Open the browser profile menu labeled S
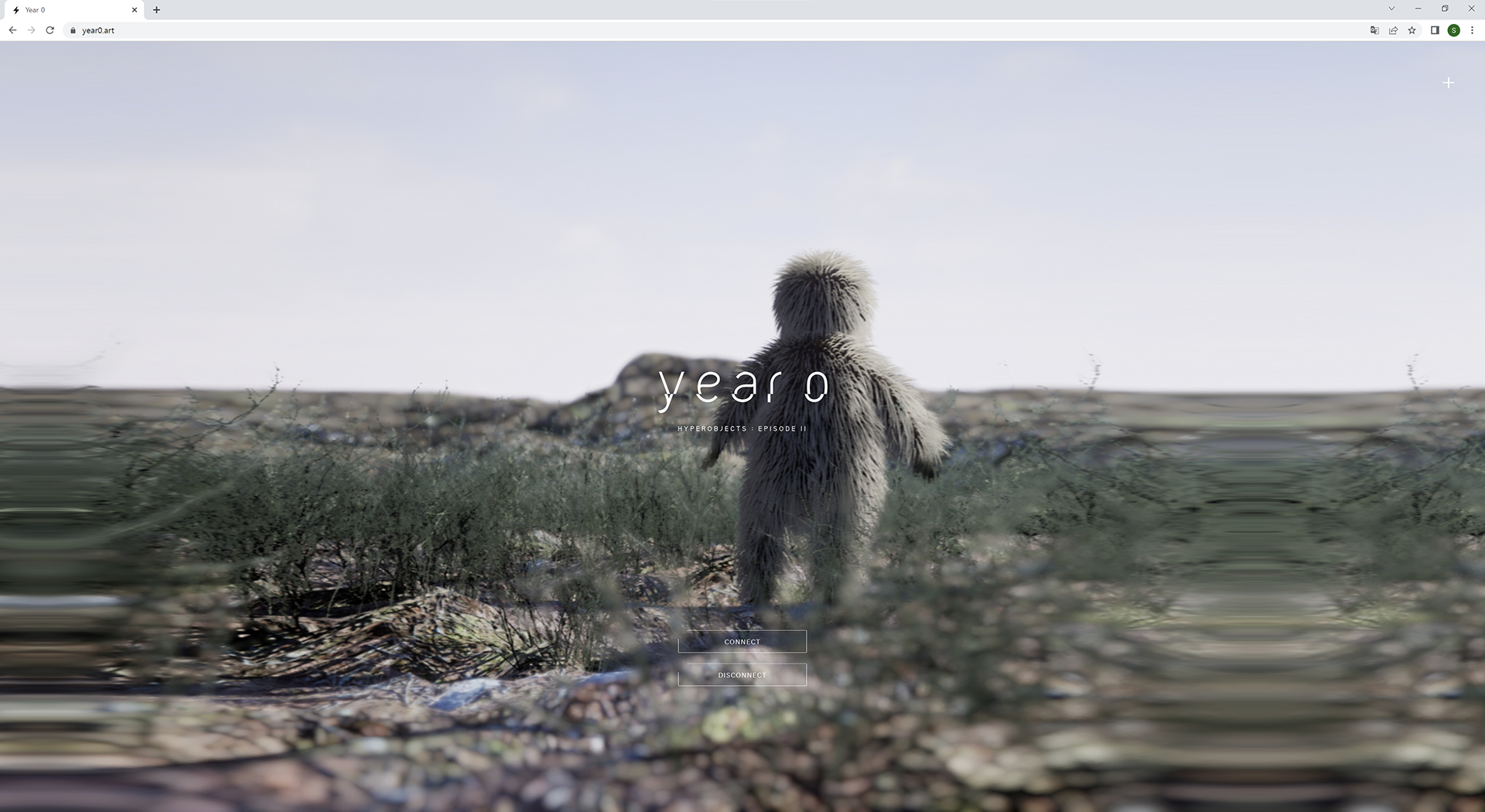This screenshot has width=1485, height=812. pyautogui.click(x=1454, y=30)
